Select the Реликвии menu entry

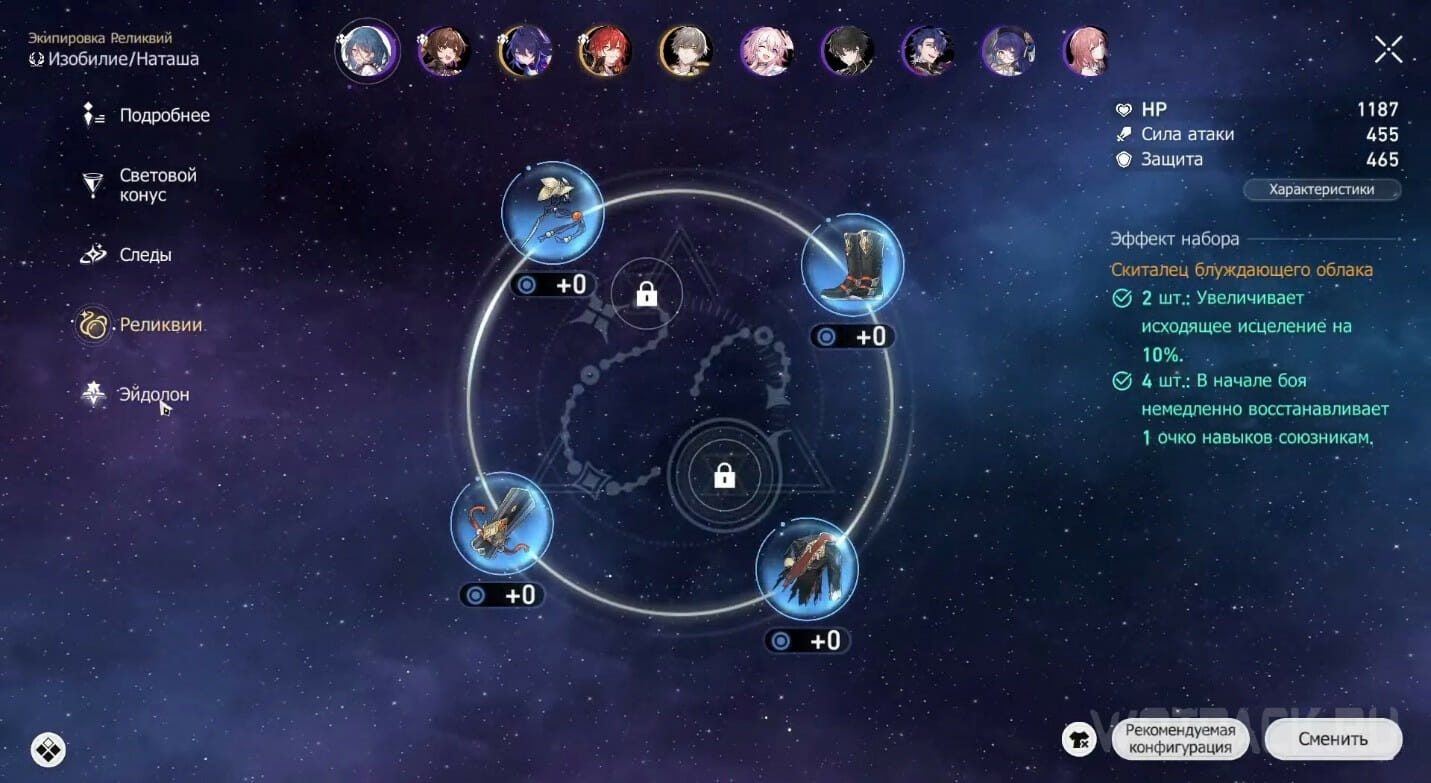160,325
